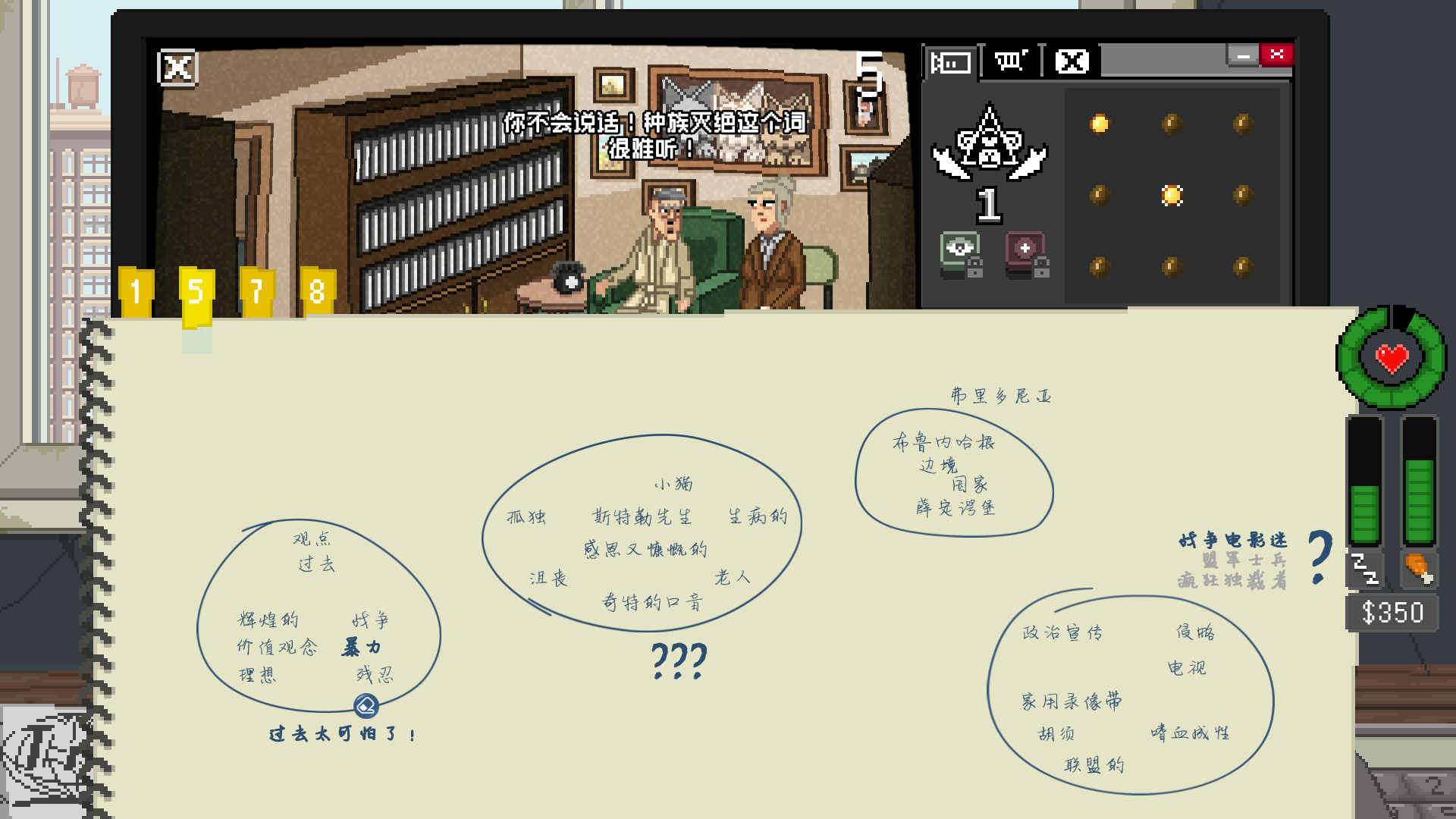Image resolution: width=1456 pixels, height=819 pixels.
Task: Click the X symbol on the video overlay corner
Action: 176,67
